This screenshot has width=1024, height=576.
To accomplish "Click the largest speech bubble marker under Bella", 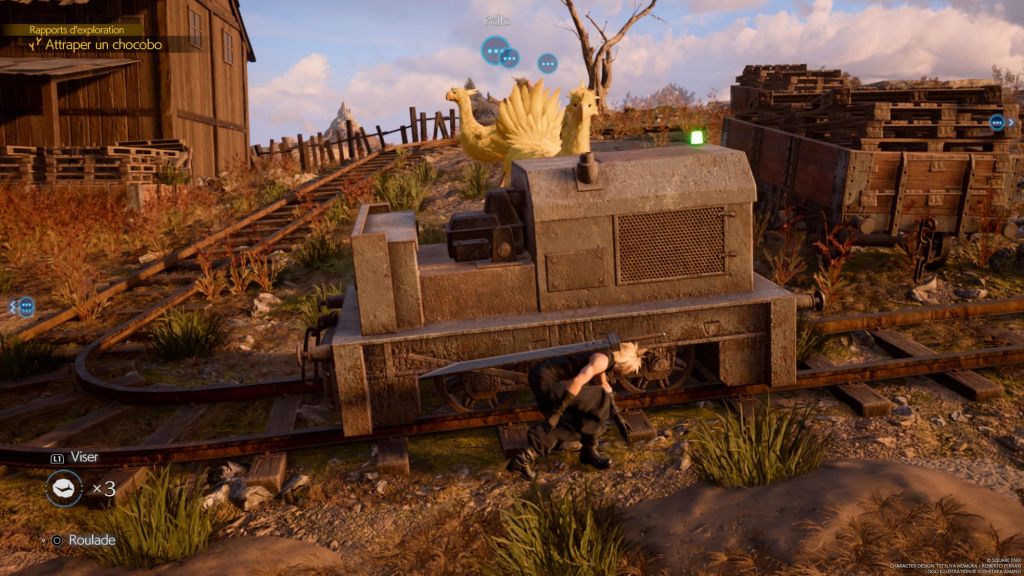I will point(495,49).
